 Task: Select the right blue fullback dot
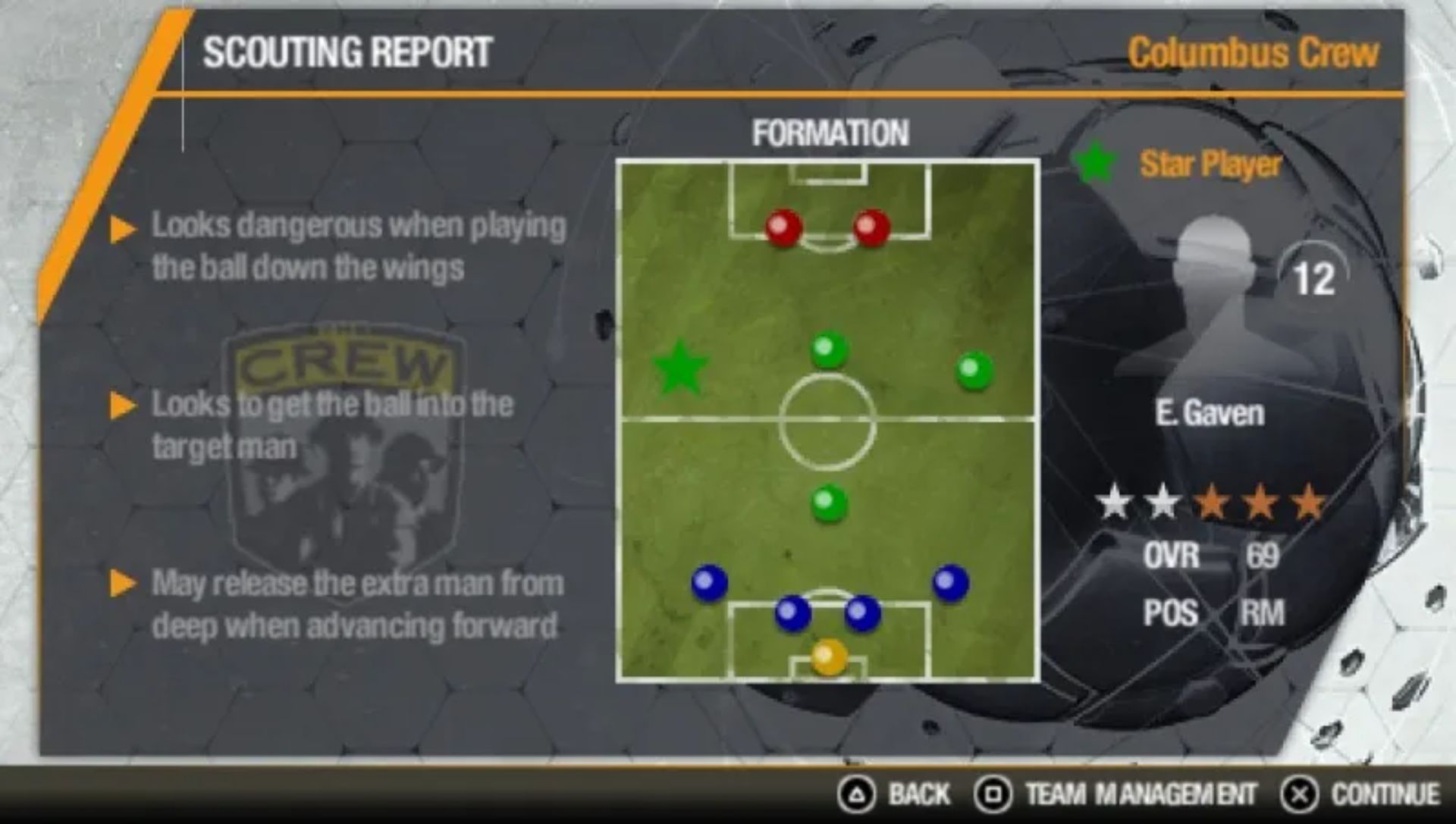pos(949,581)
